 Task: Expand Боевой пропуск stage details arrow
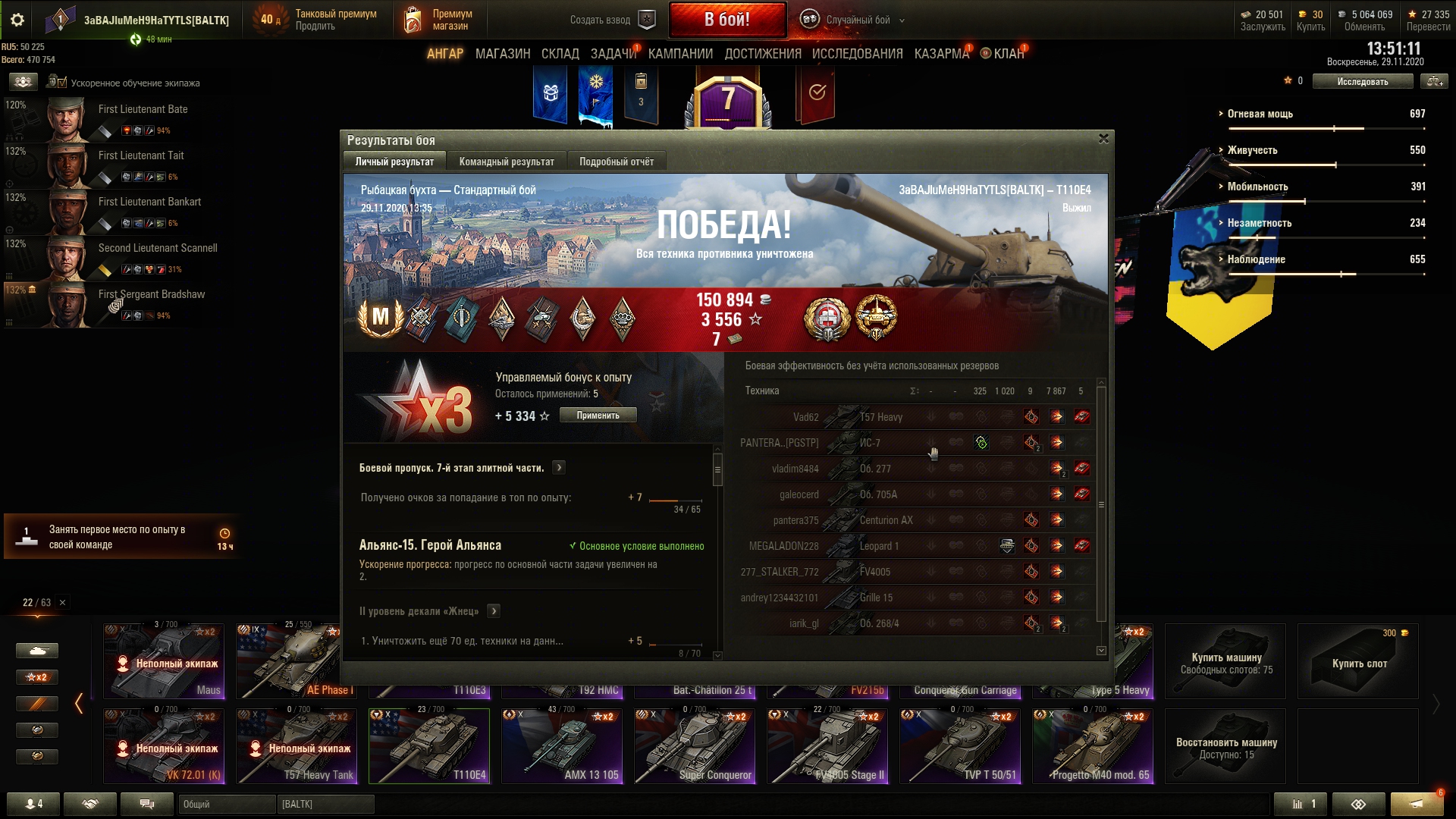click(x=560, y=468)
